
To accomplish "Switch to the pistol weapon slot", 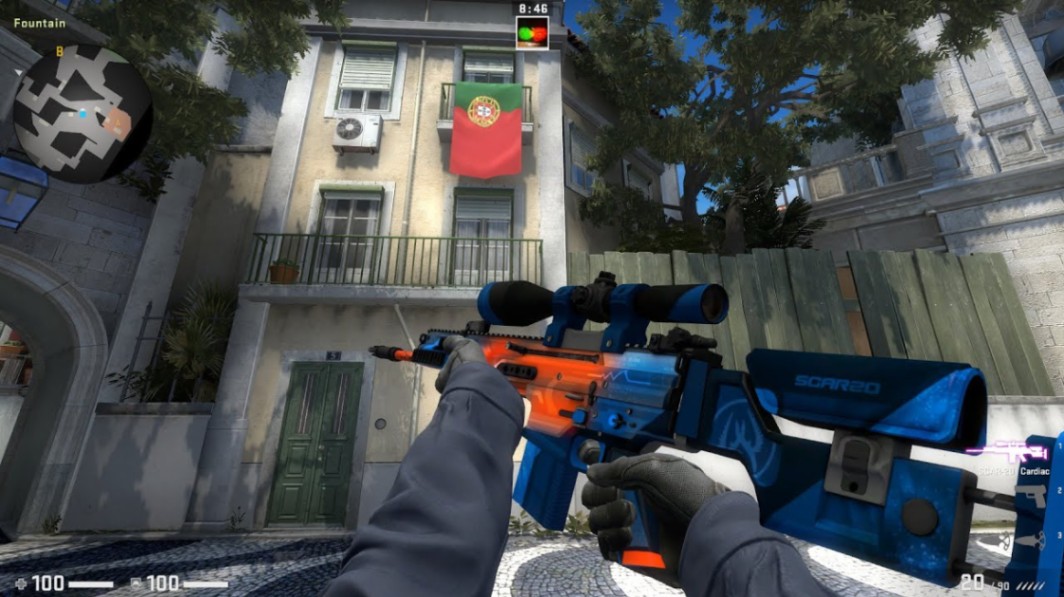I will (x=1033, y=496).
